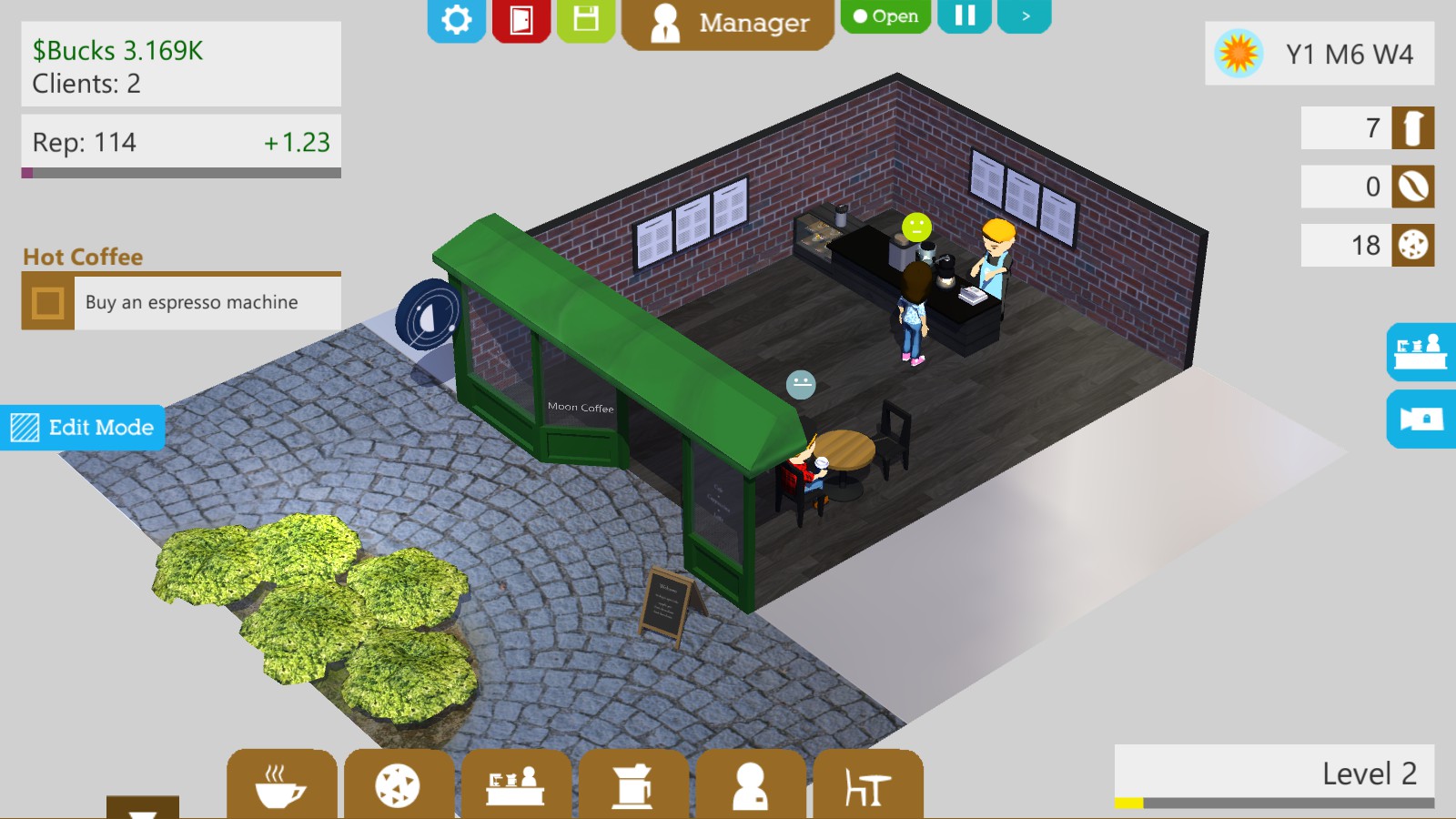Click the coffee grinder machines icon
Viewport: 1456px width, 819px height.
coord(632,786)
